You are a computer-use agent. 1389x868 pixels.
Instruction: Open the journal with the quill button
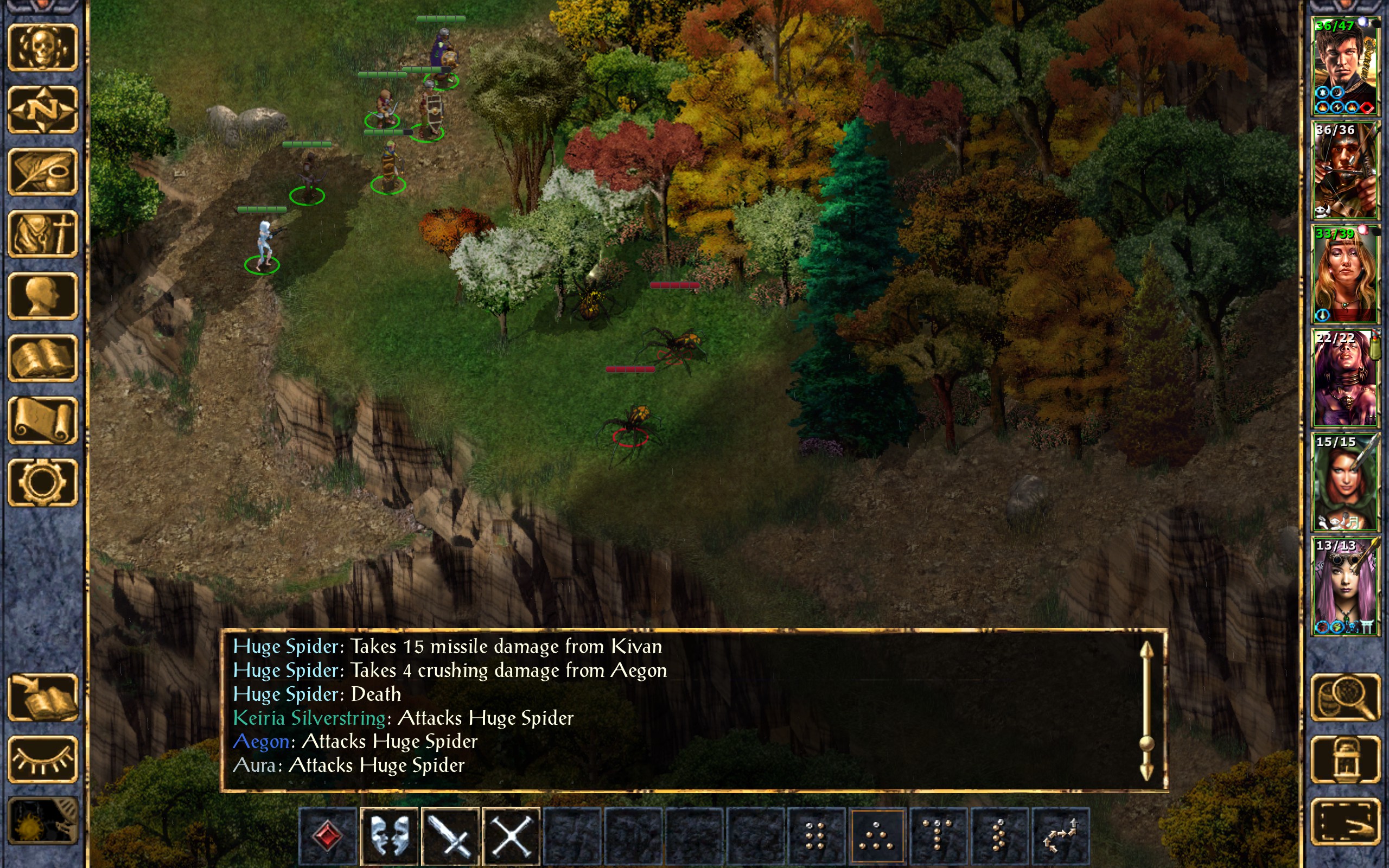click(42, 171)
